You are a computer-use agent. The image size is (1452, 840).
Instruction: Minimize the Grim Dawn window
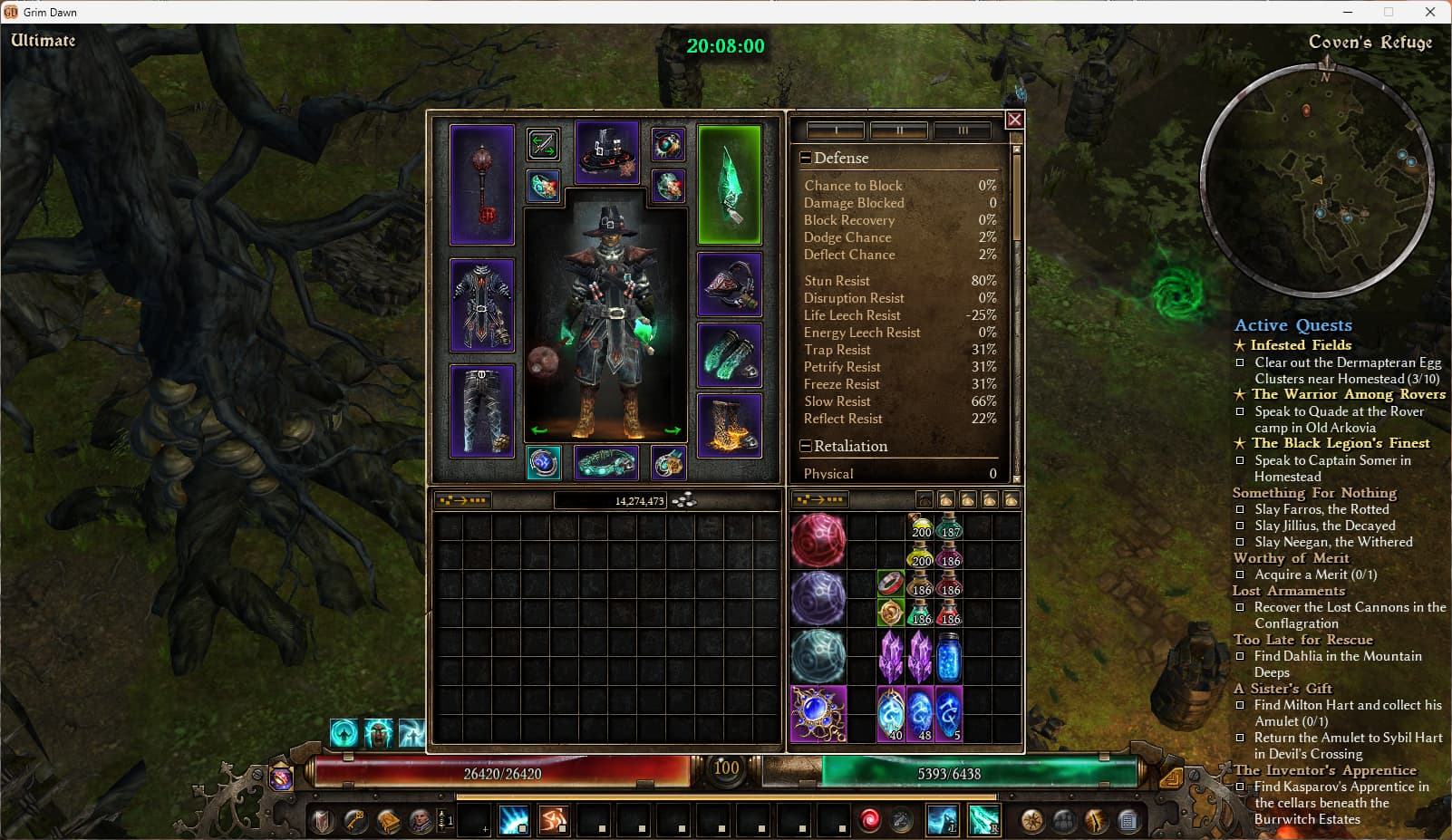1346,12
